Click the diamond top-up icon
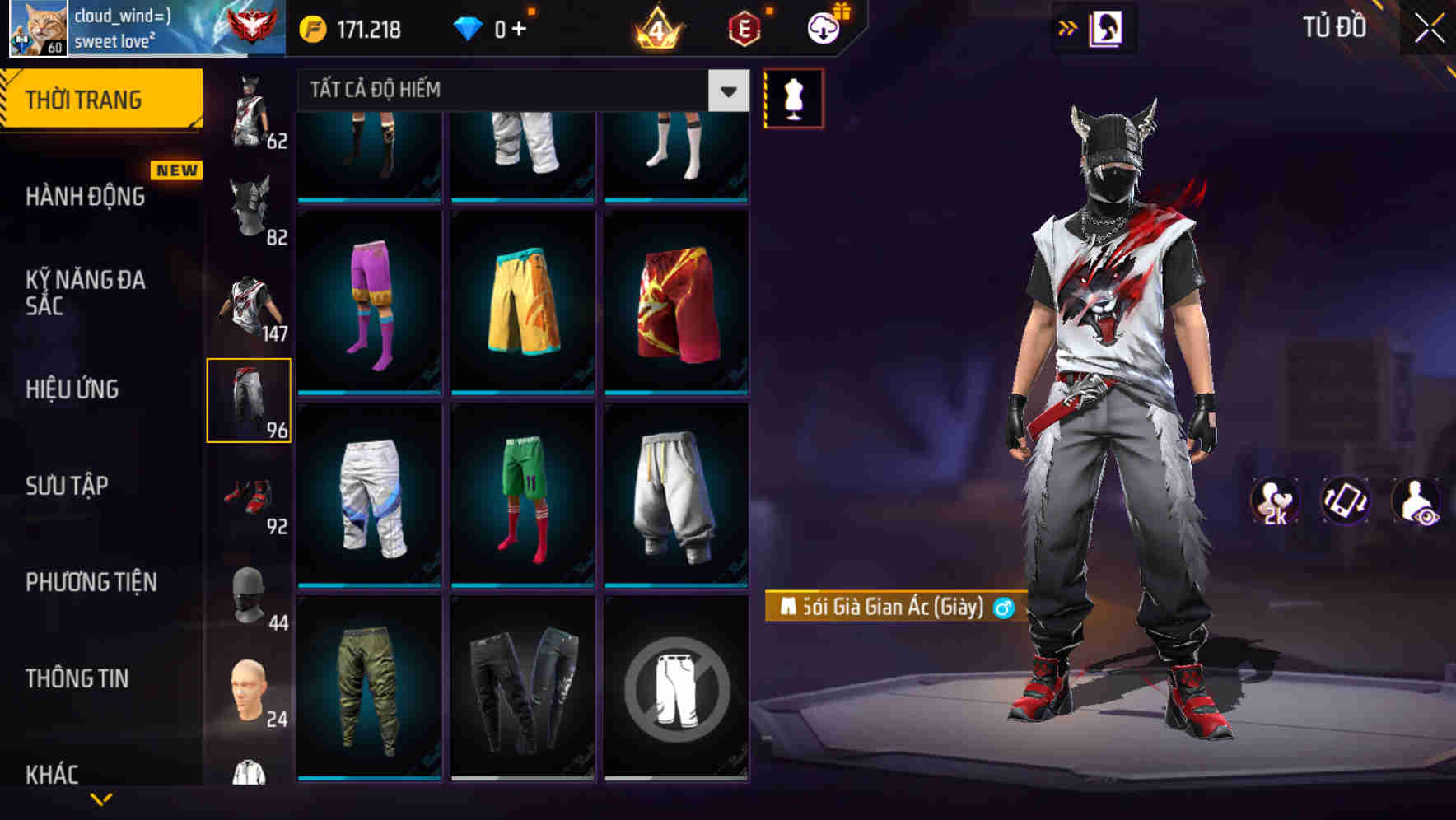1456x820 pixels. 469,27
